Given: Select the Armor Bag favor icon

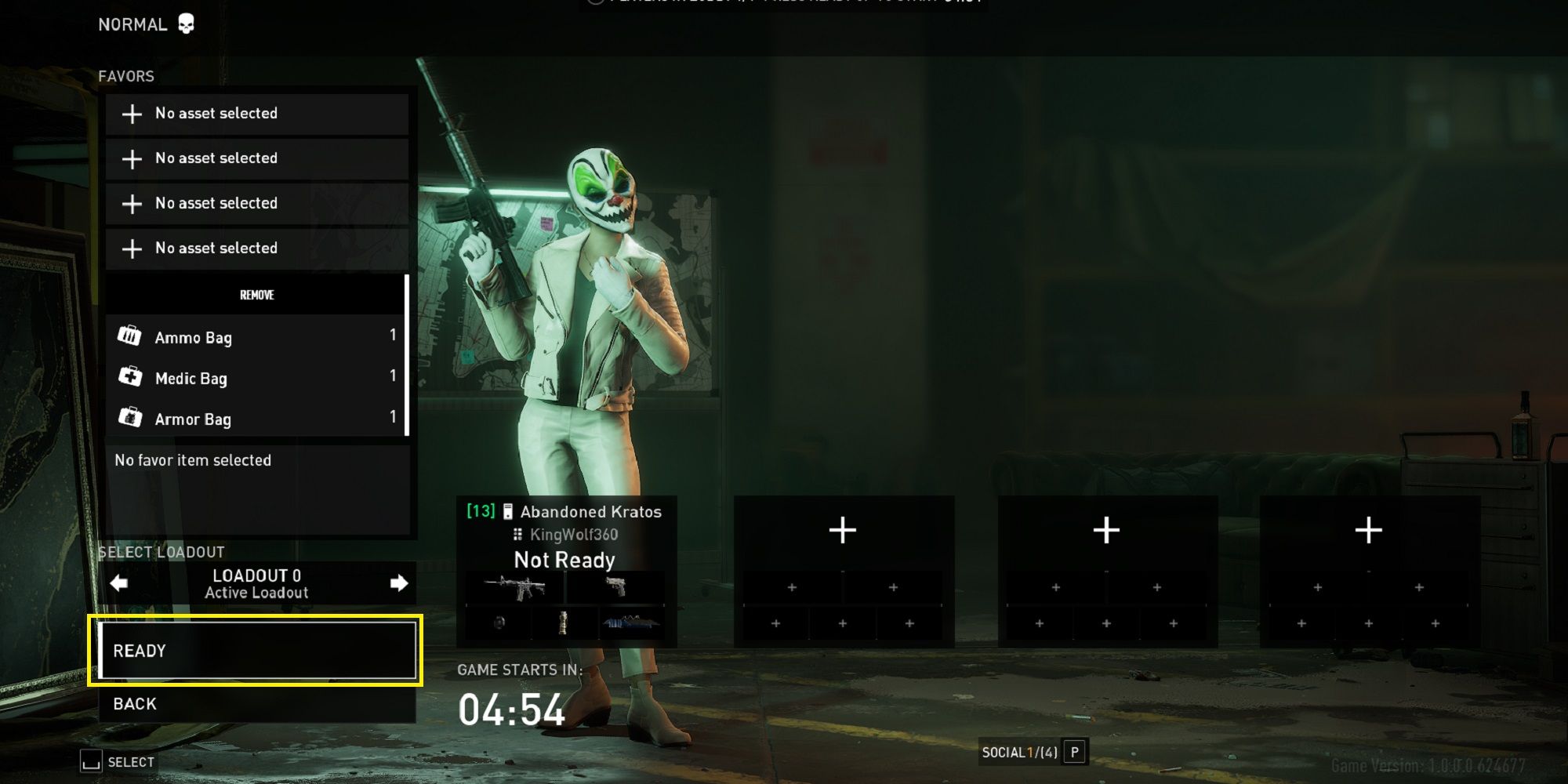Looking at the screenshot, I should click(129, 419).
